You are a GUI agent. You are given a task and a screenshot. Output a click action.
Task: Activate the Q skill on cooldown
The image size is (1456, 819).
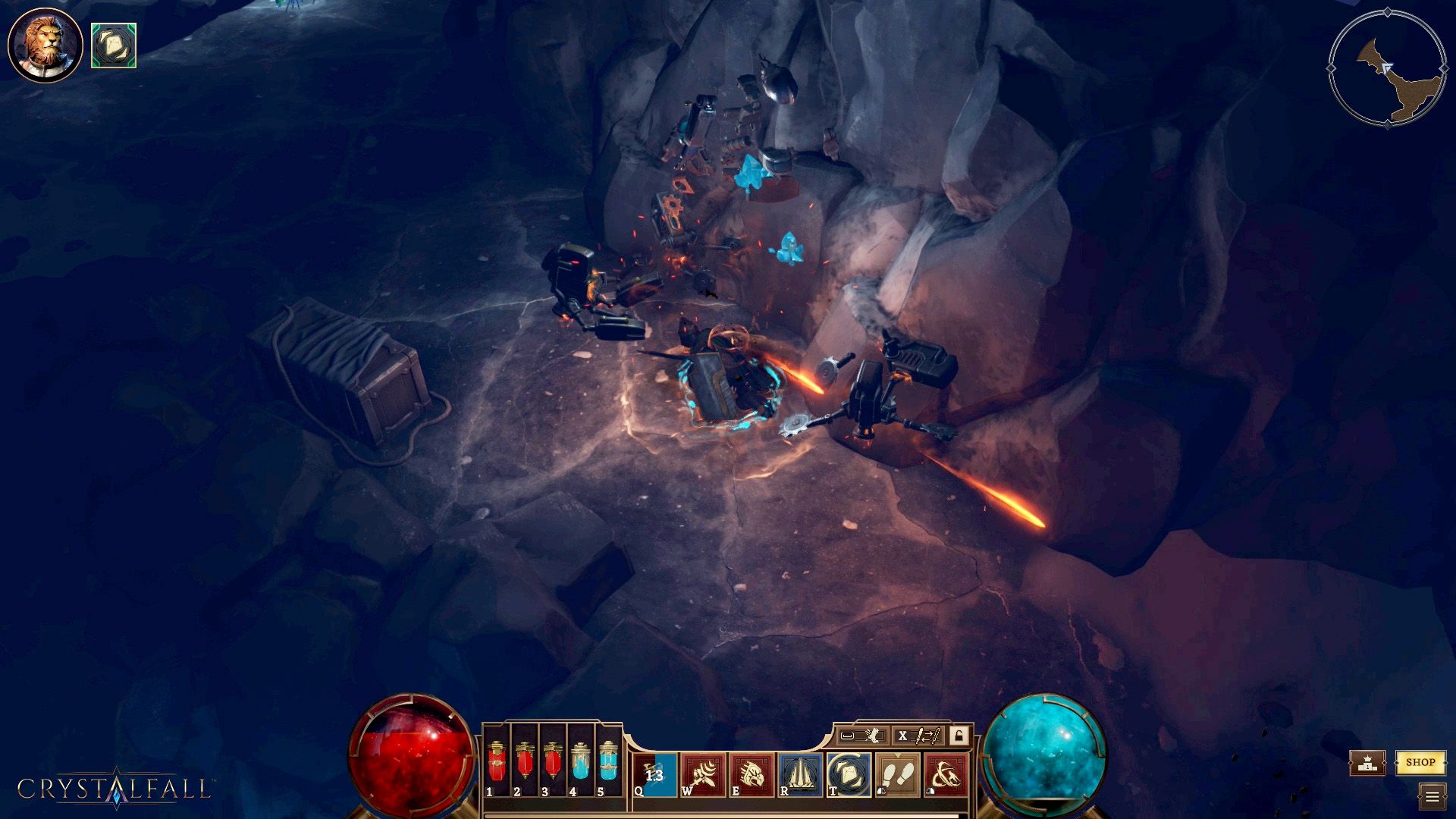[654, 774]
